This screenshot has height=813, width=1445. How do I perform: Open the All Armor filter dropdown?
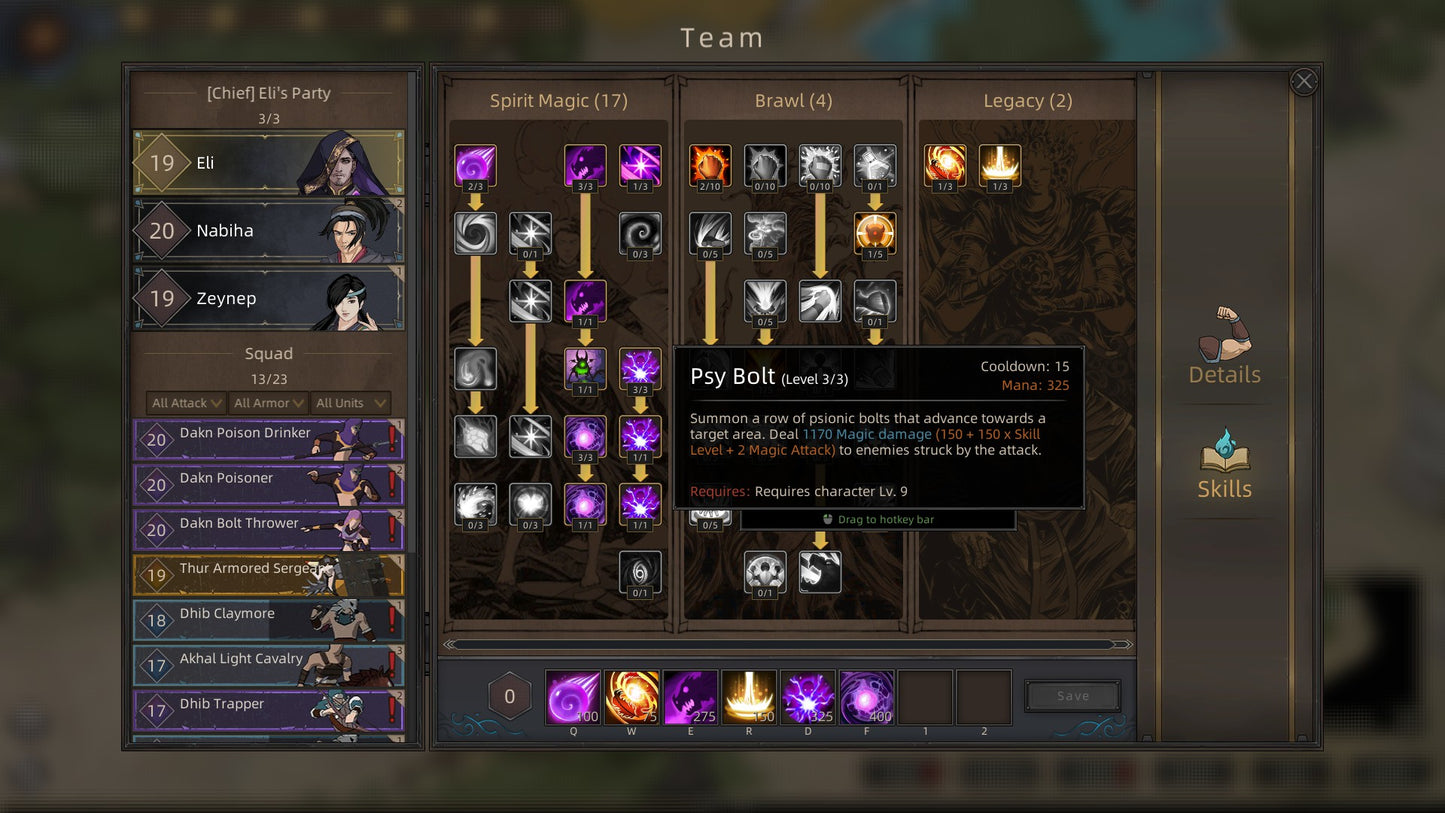click(268, 403)
